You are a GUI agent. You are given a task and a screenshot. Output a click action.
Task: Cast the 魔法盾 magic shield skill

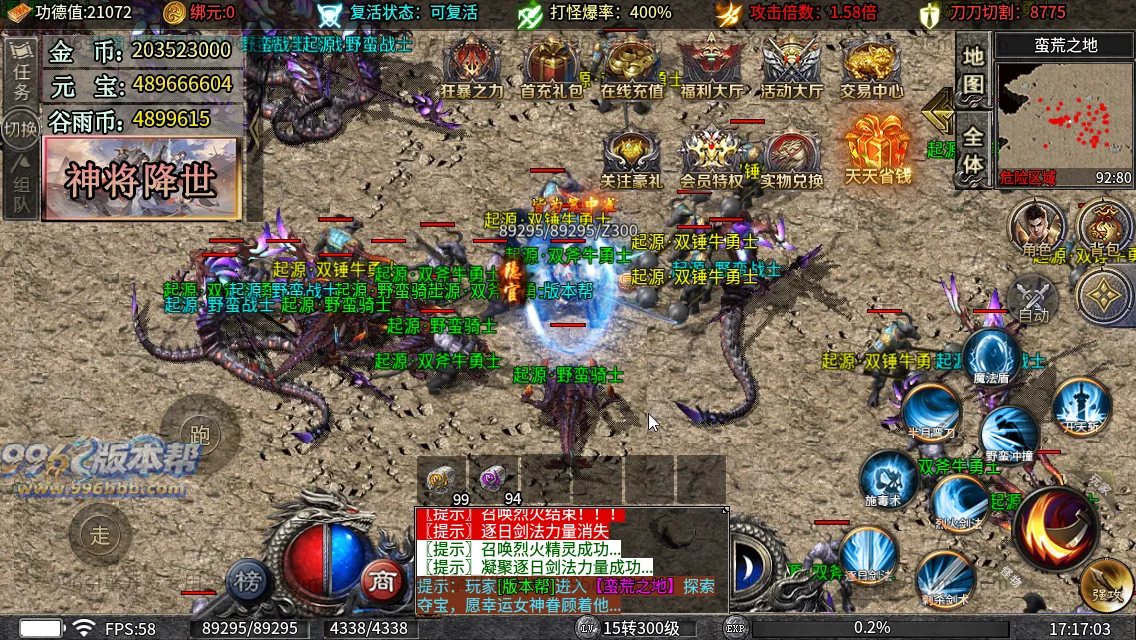[991, 358]
